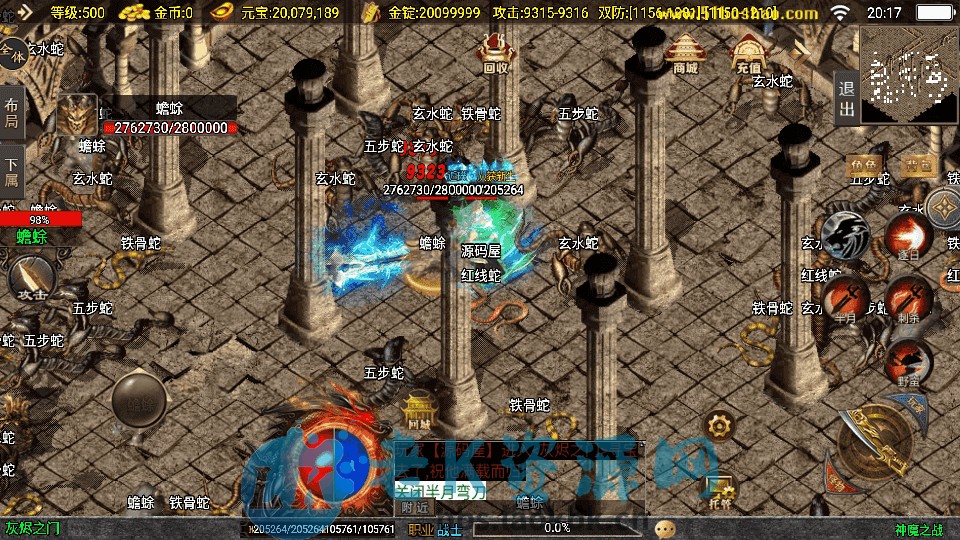Click the 回城 return-to-town icon
Viewport: 960px width, 540px height.
(418, 407)
